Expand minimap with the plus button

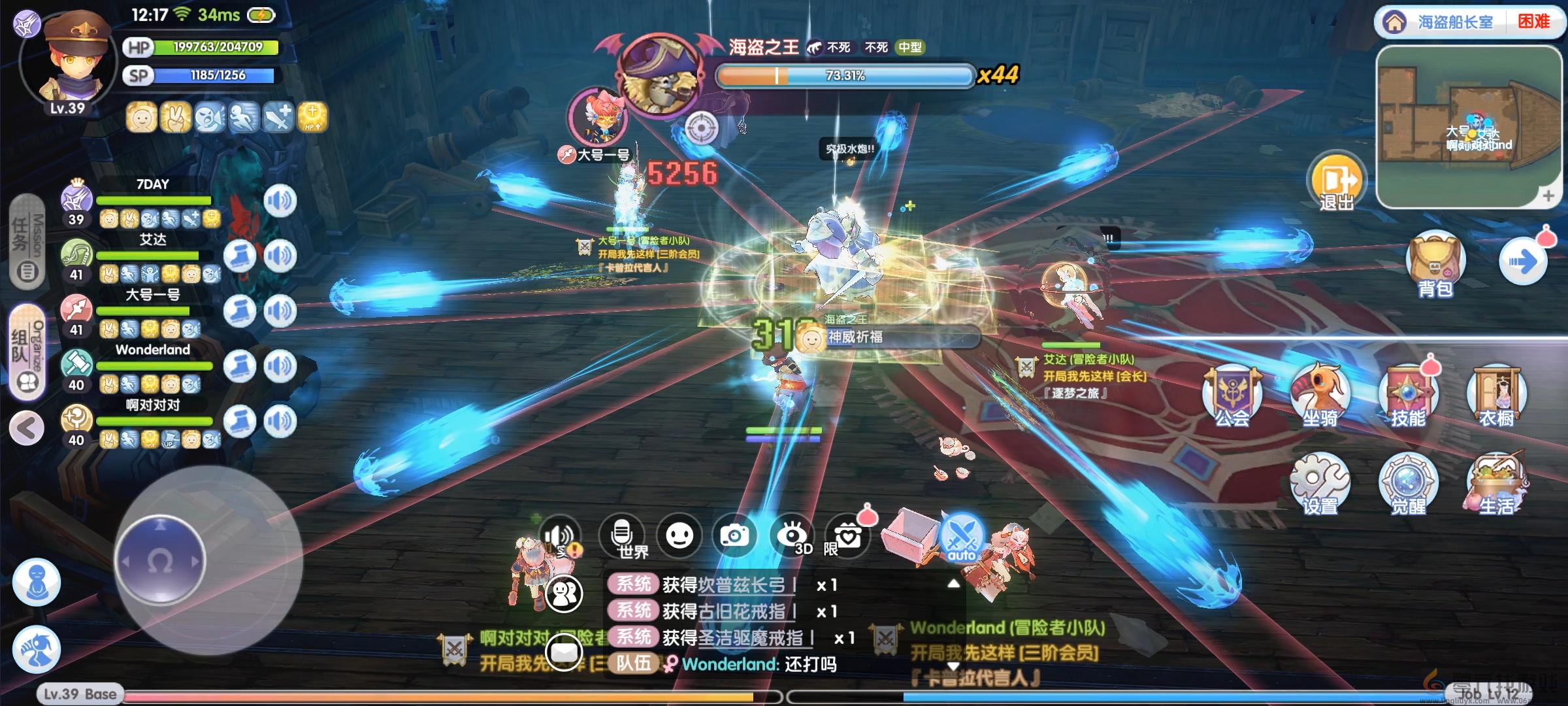1548,195
